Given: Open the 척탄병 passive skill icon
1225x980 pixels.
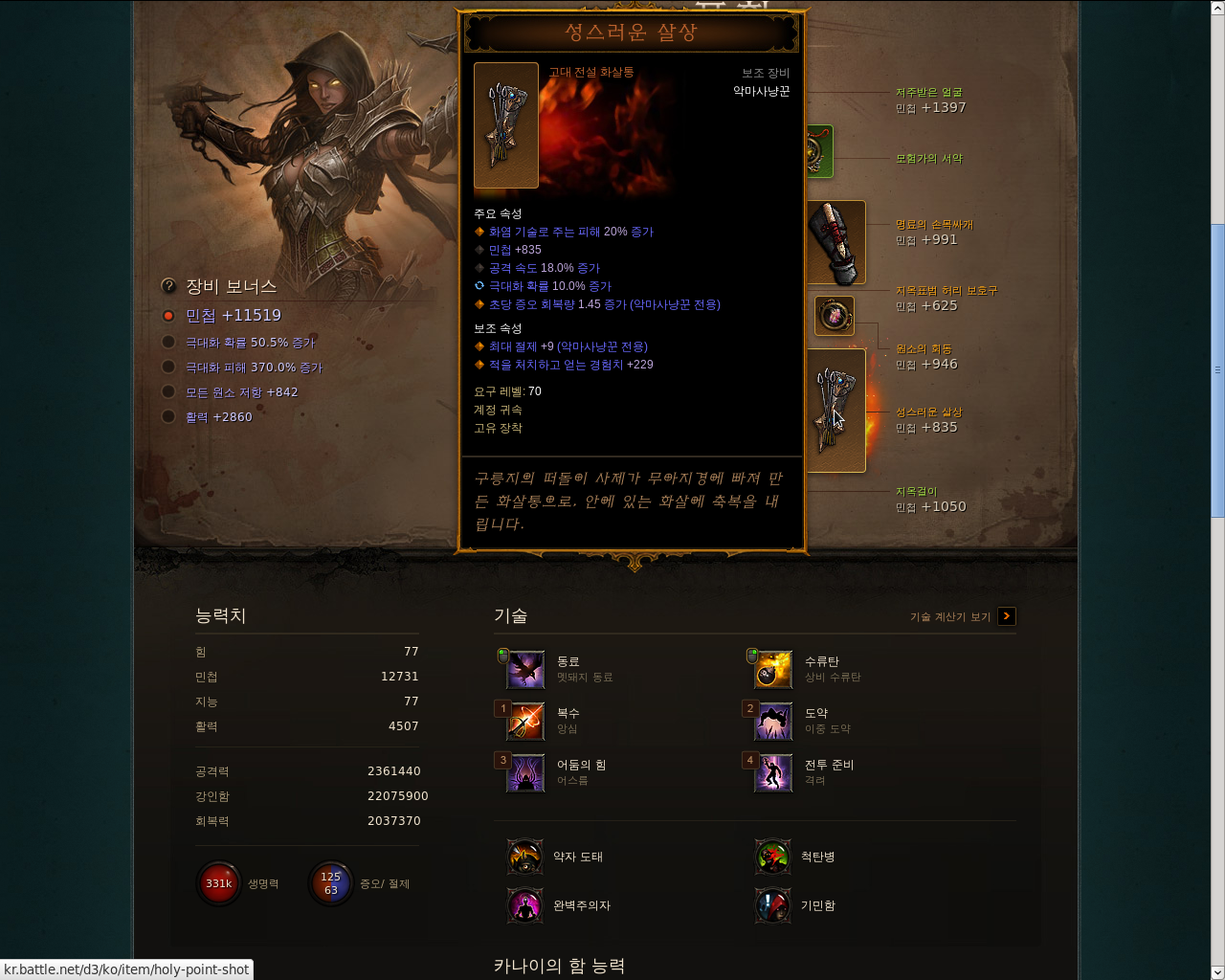Looking at the screenshot, I should pyautogui.click(x=772, y=857).
